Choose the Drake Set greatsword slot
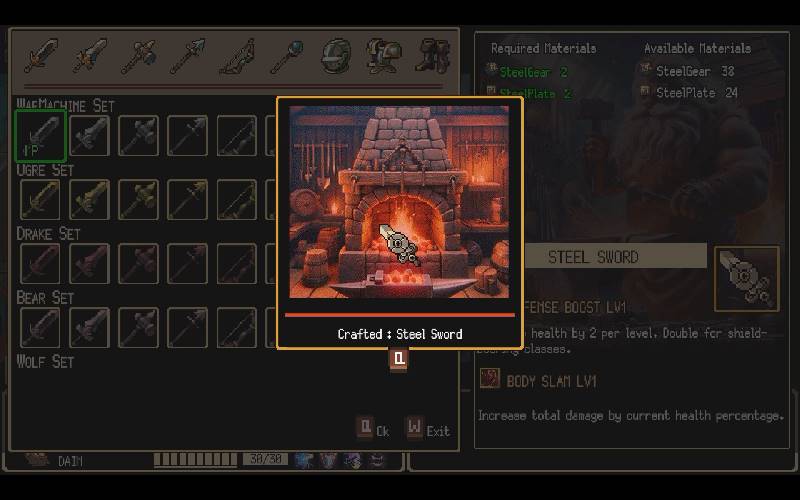 click(90, 263)
